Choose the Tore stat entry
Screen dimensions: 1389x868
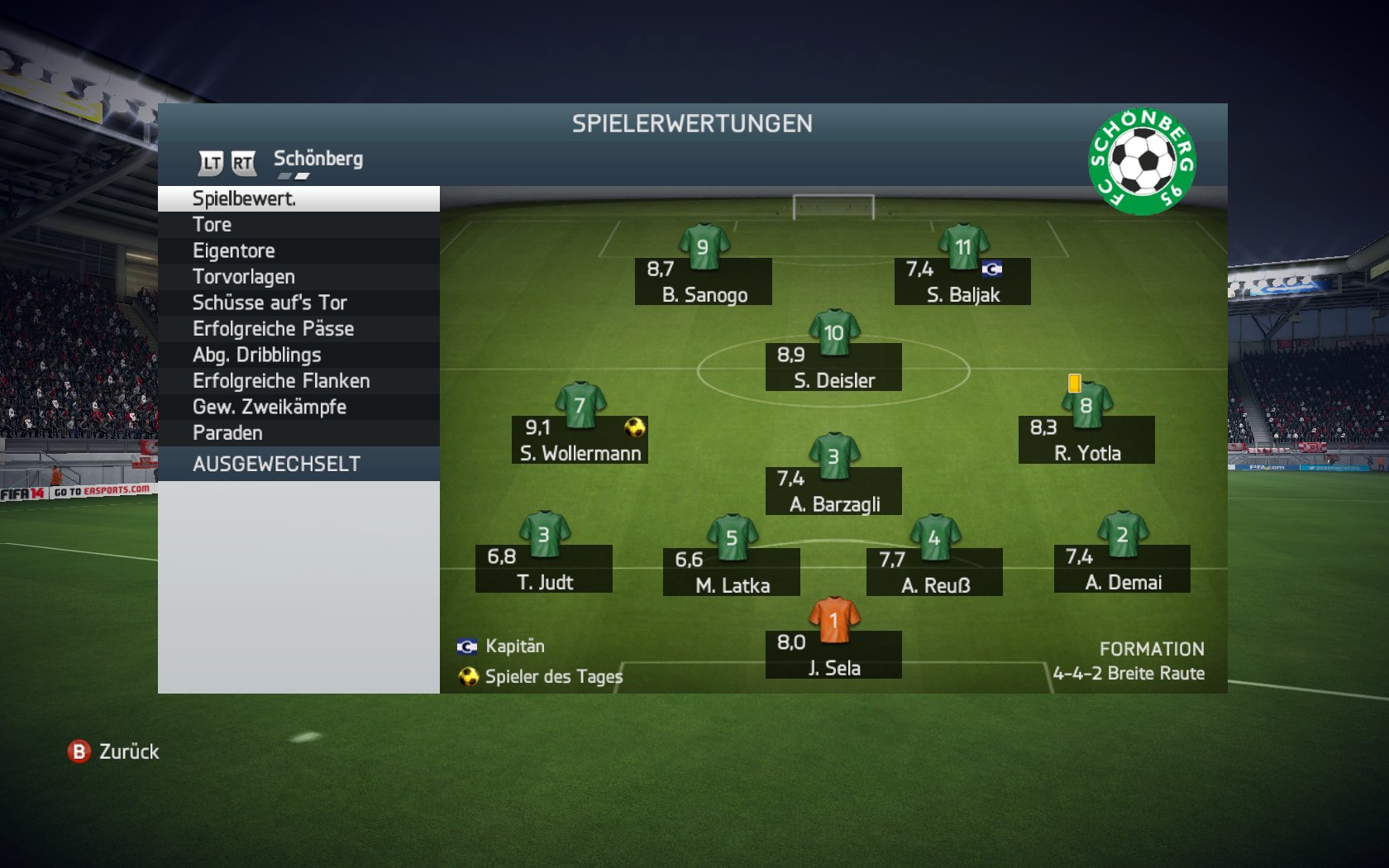[298, 225]
